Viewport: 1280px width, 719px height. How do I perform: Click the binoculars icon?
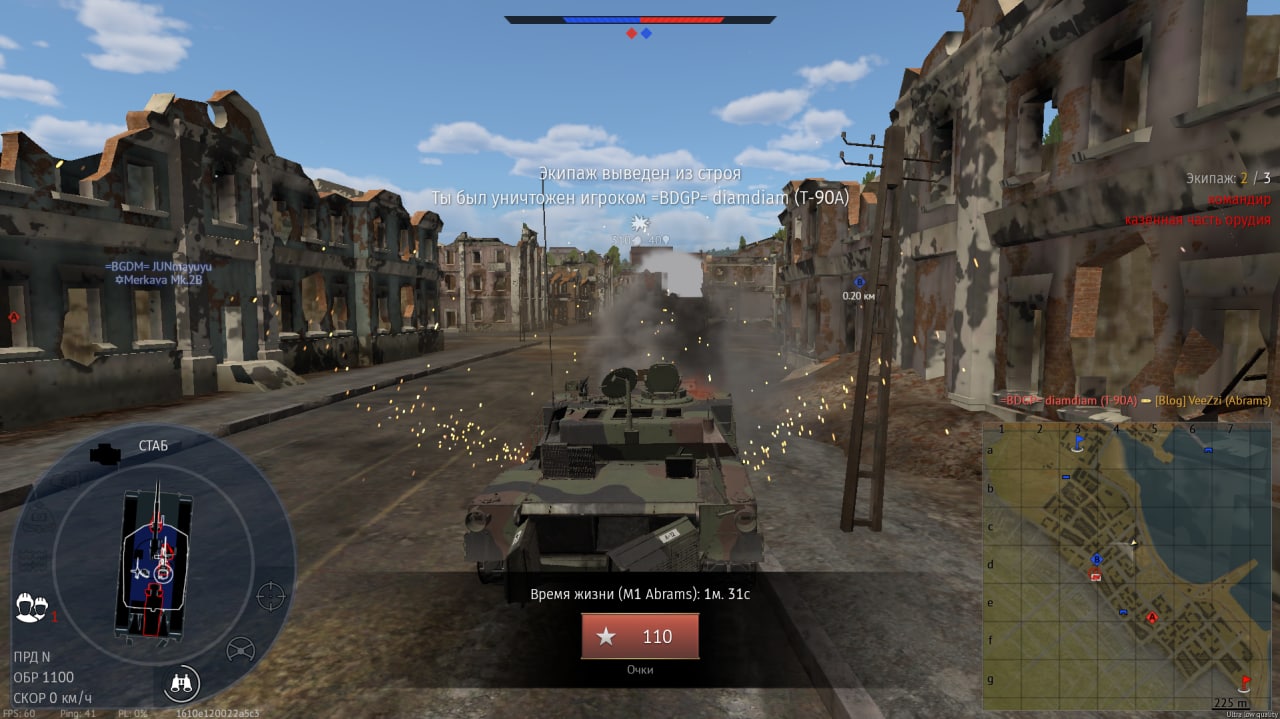pos(182,684)
